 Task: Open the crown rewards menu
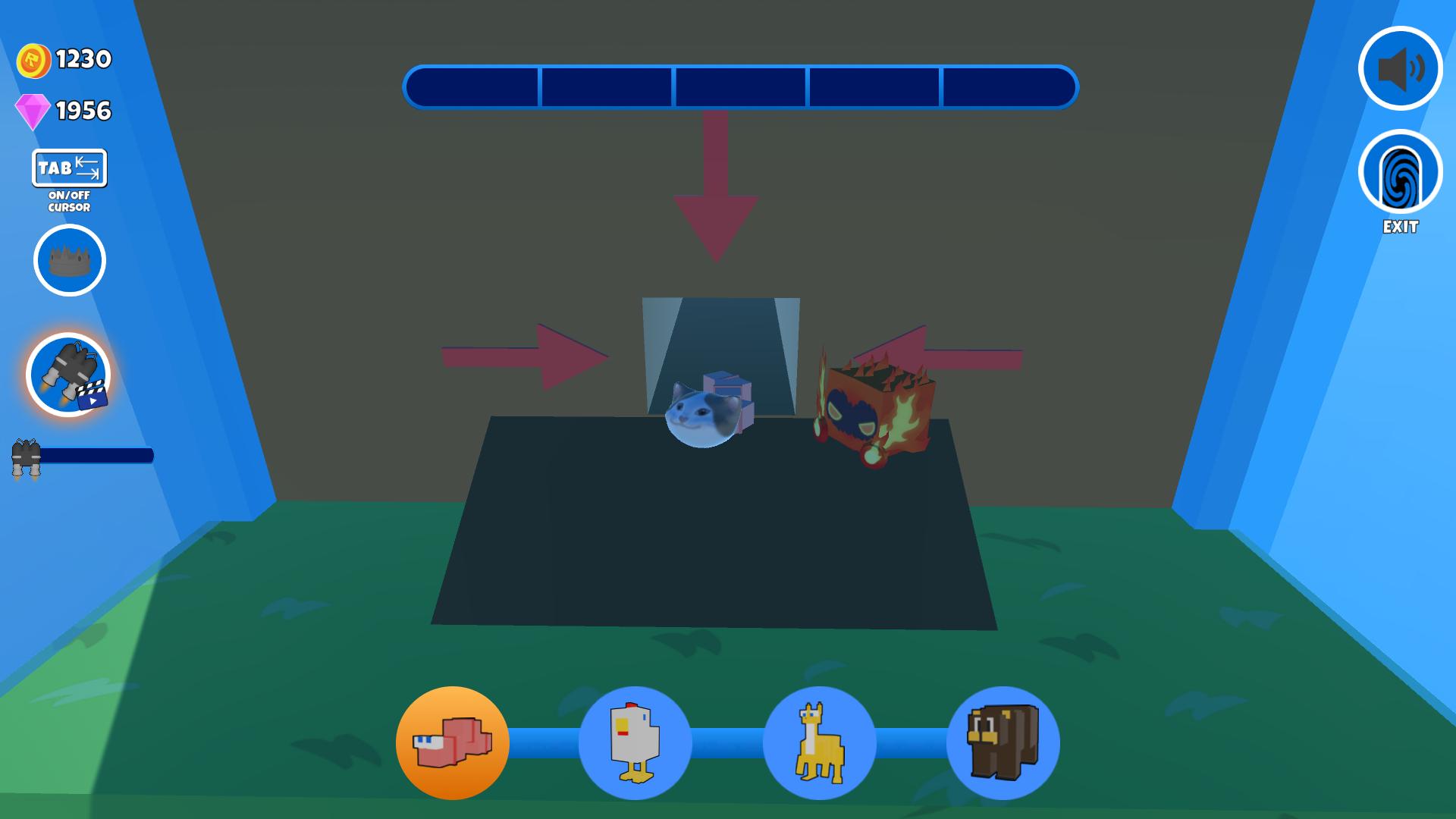(68, 259)
